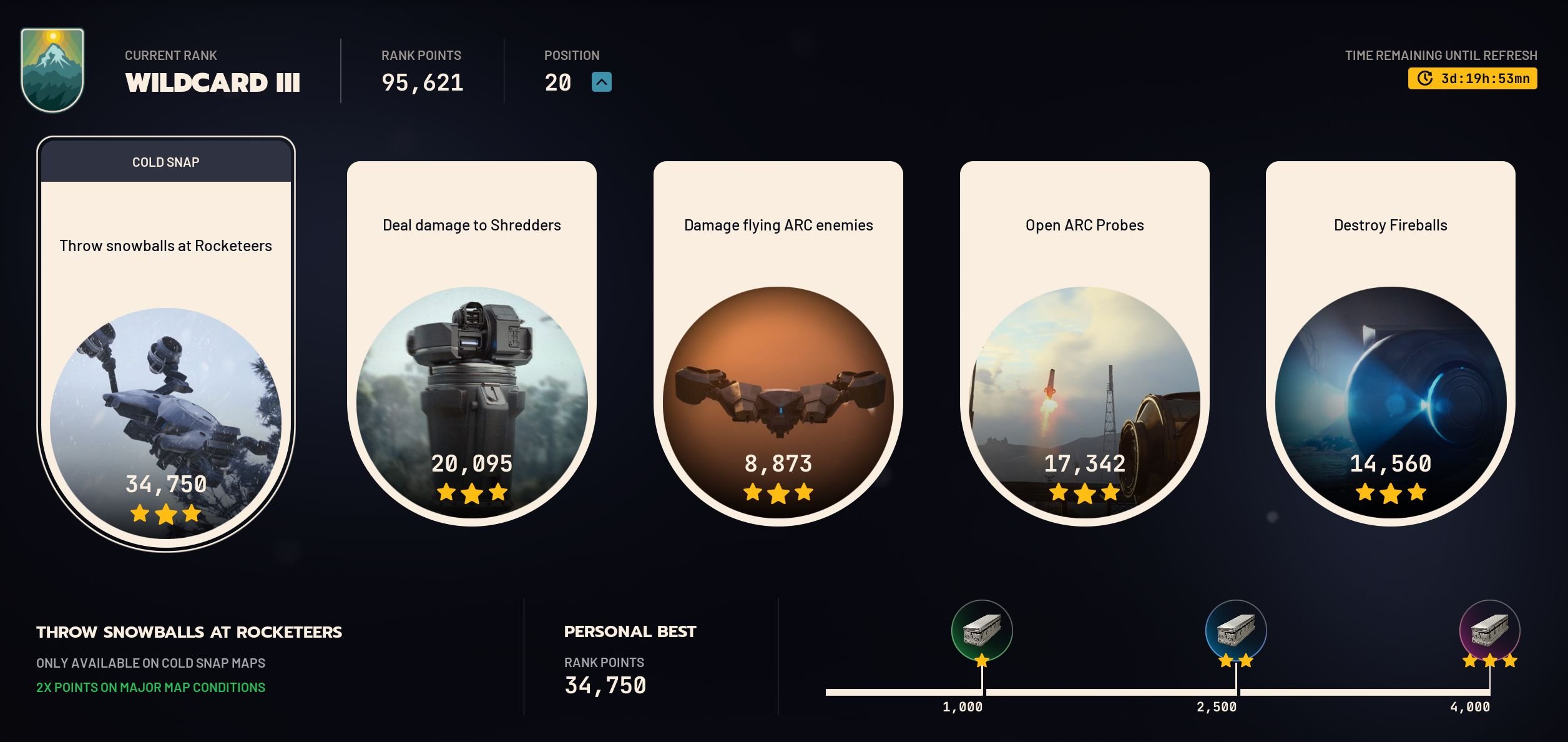
Task: Click the blue position arrow button
Action: click(601, 82)
